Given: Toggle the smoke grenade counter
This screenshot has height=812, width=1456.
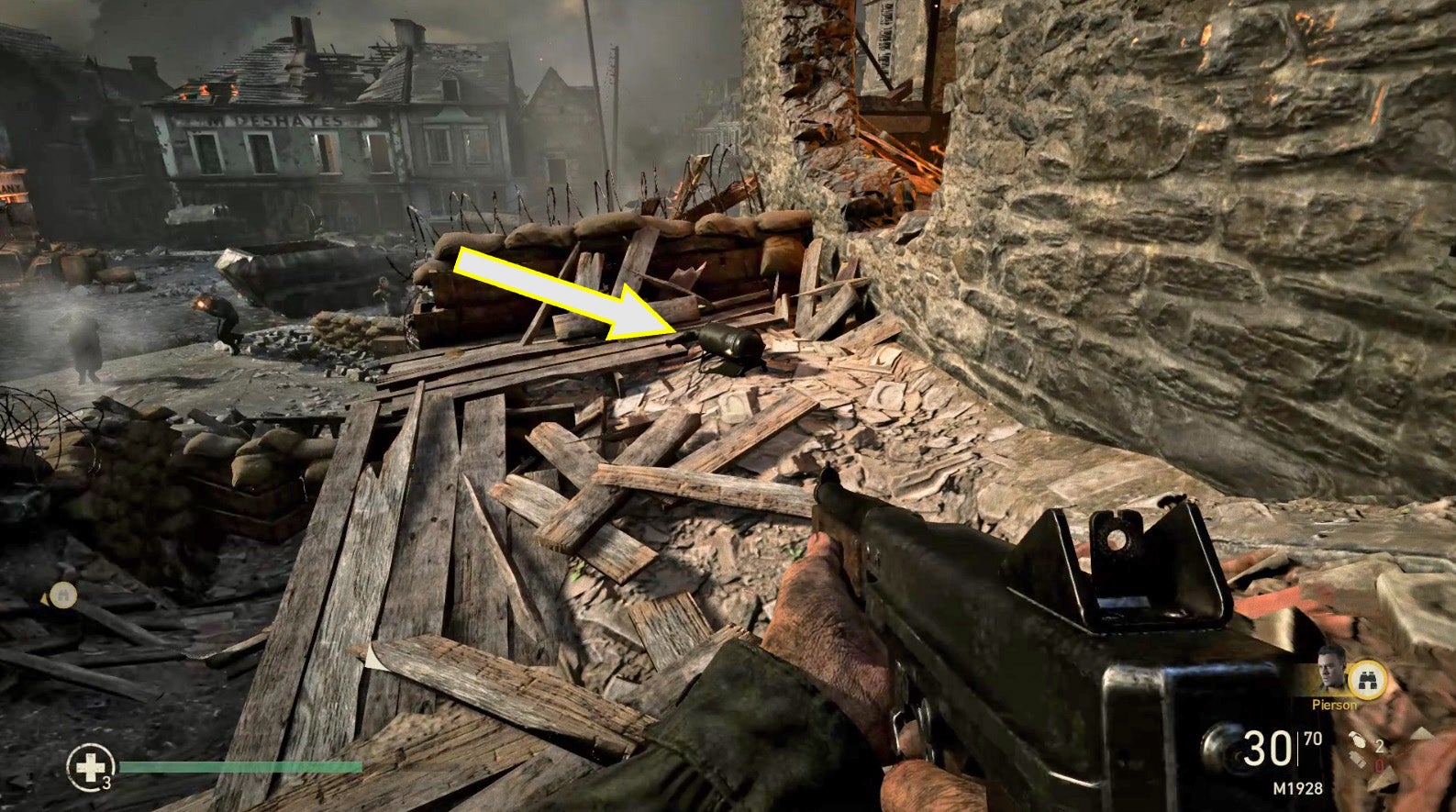Looking at the screenshot, I should coord(1379,763).
